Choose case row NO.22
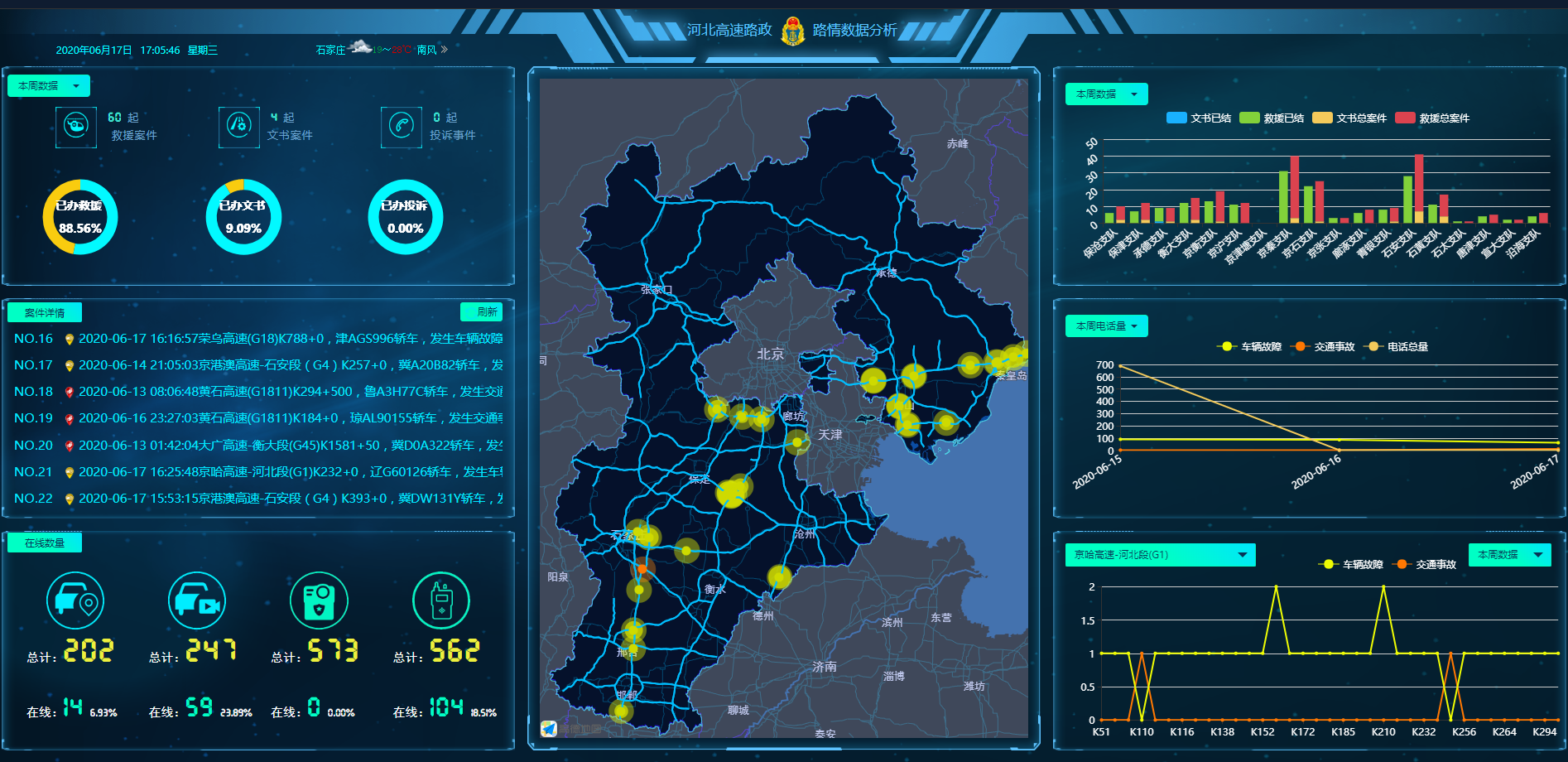Viewport: 1568px width, 762px height. (x=257, y=499)
